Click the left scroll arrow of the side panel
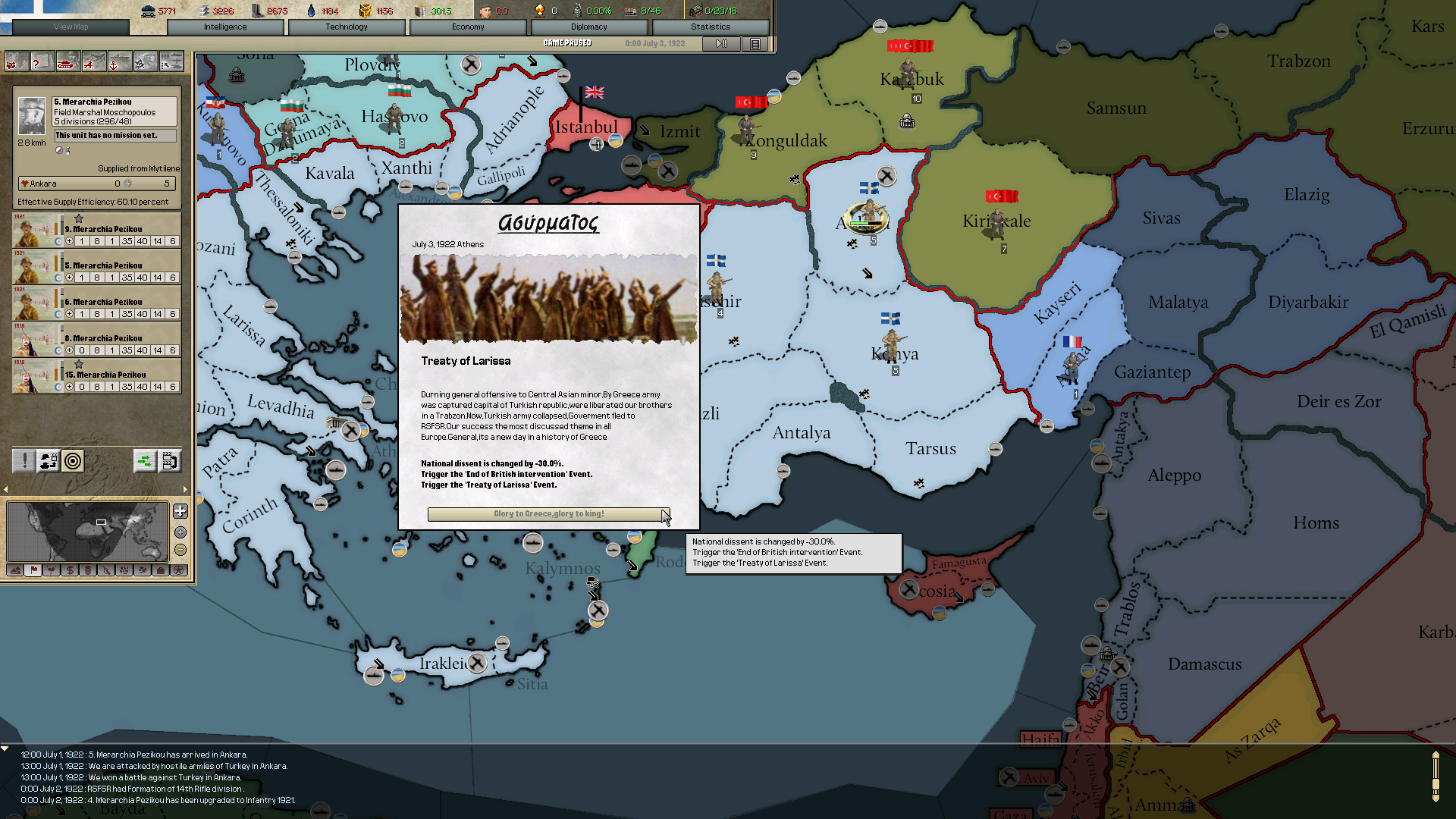1456x819 pixels. pyautogui.click(x=5, y=490)
